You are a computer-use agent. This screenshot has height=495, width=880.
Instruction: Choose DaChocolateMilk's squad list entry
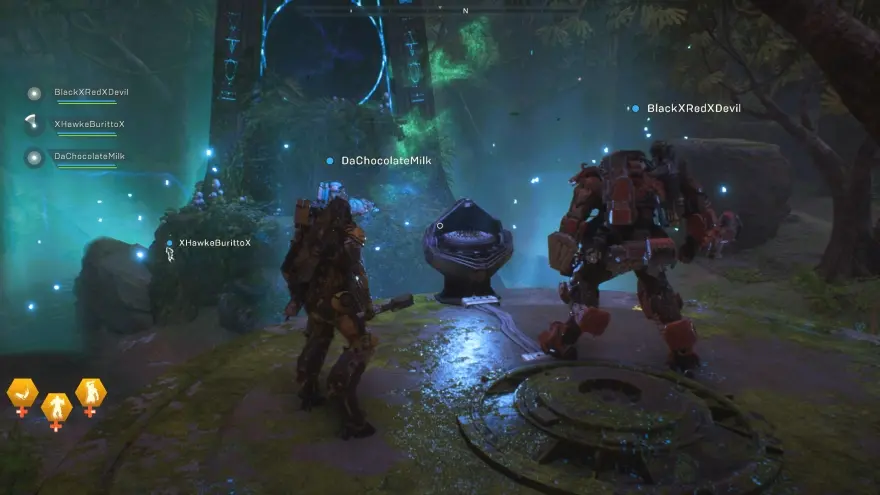[x=88, y=157]
